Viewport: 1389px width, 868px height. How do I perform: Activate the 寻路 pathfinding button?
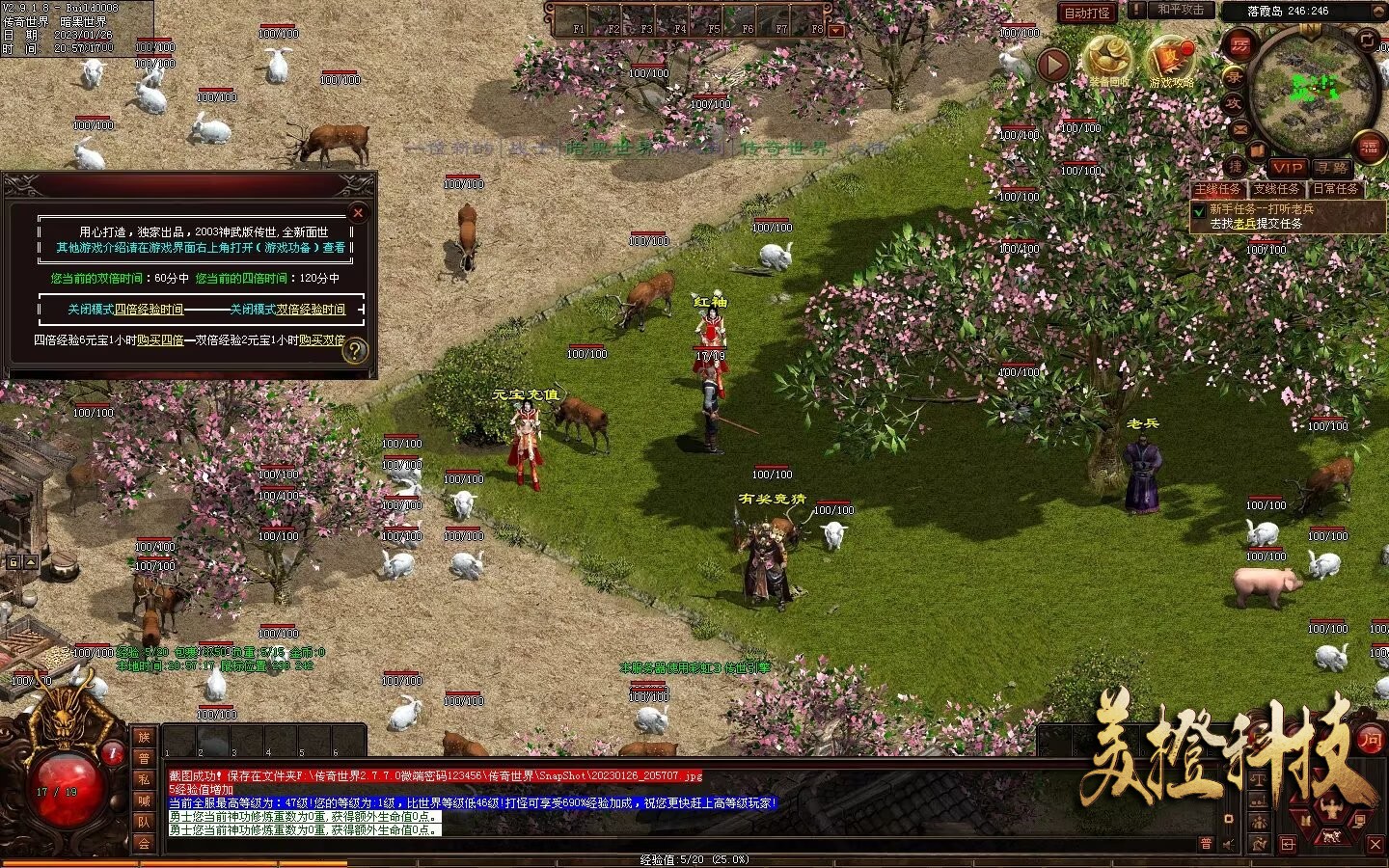(x=1331, y=167)
